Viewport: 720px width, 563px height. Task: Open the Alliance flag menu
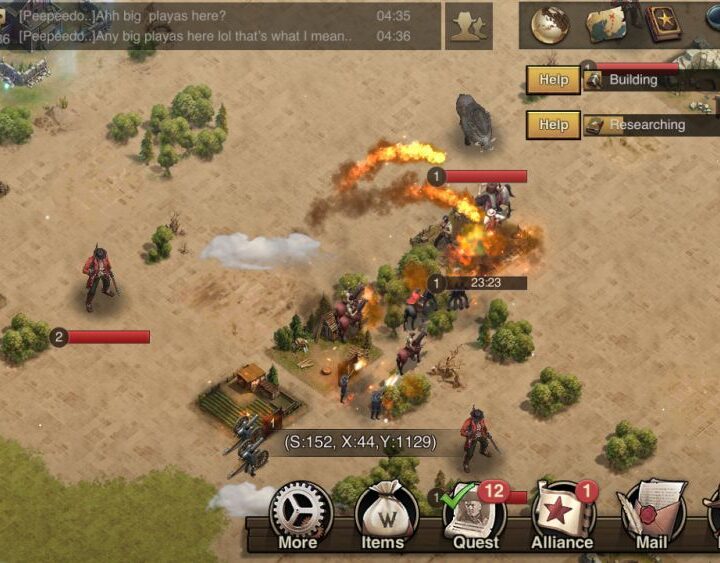tap(564, 515)
